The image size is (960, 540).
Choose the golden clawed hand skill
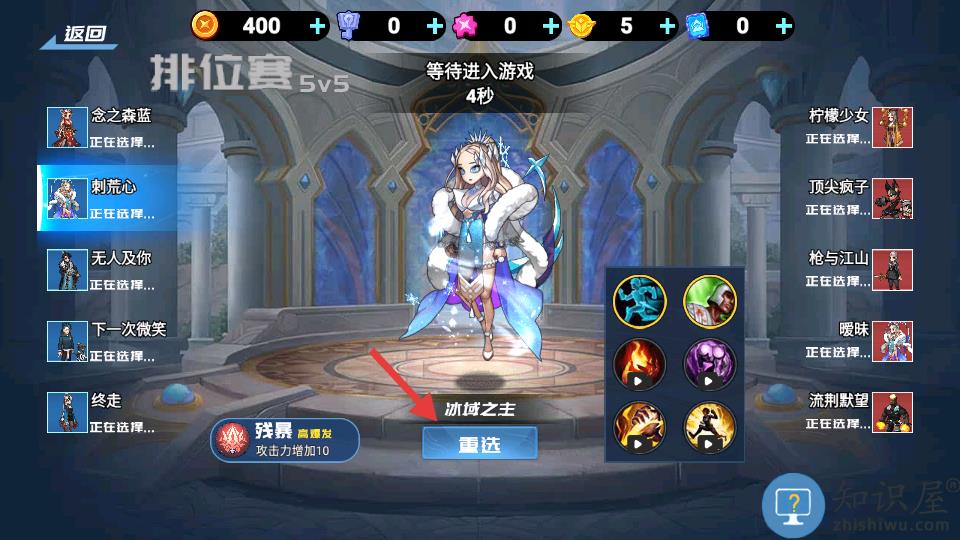640,425
